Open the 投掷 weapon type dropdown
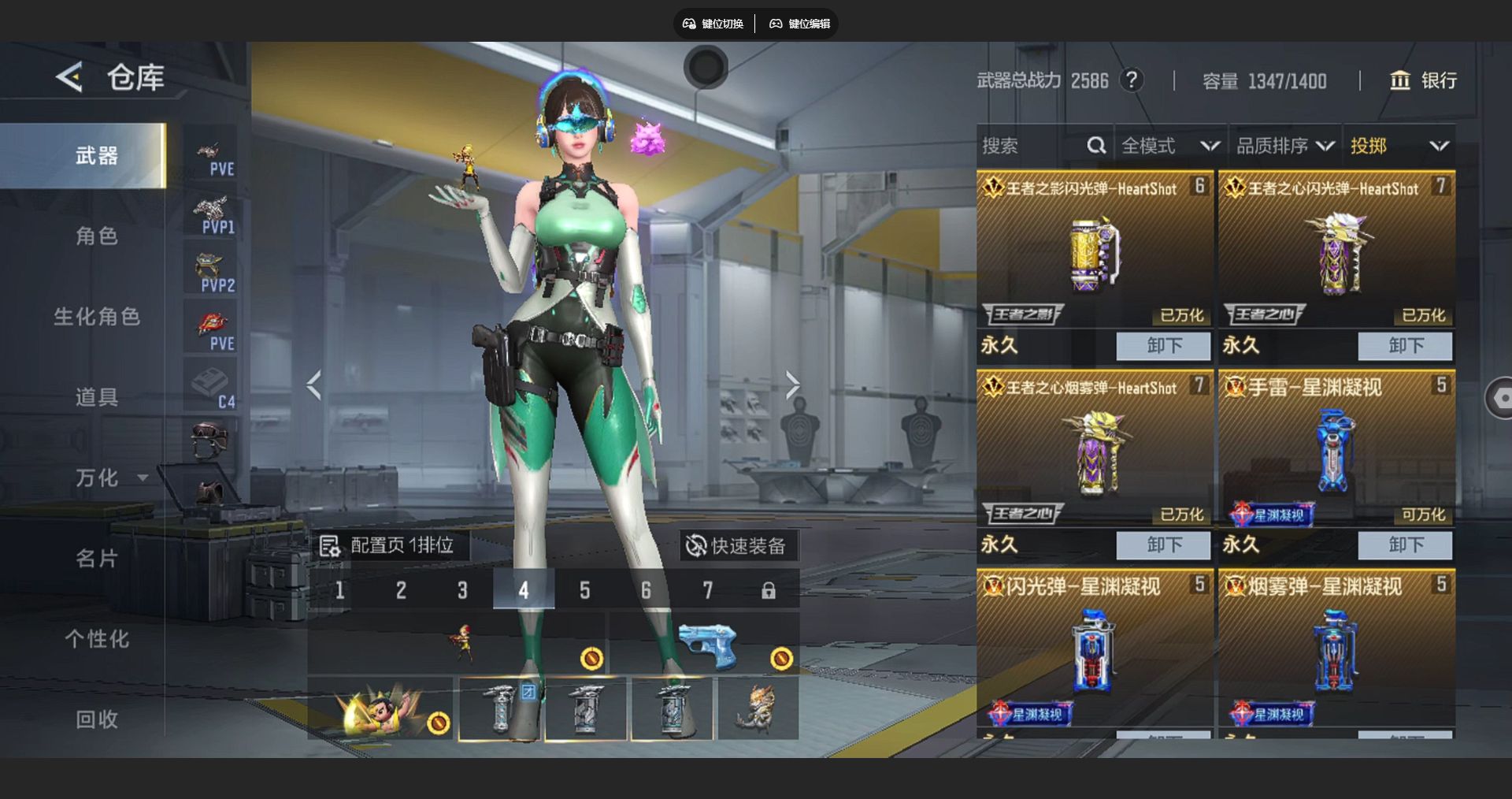The width and height of the screenshot is (1512, 799). pos(1399,146)
